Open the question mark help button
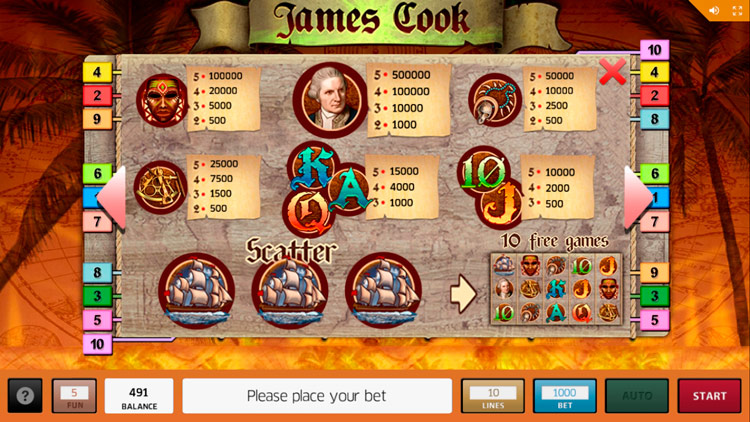 [25, 396]
